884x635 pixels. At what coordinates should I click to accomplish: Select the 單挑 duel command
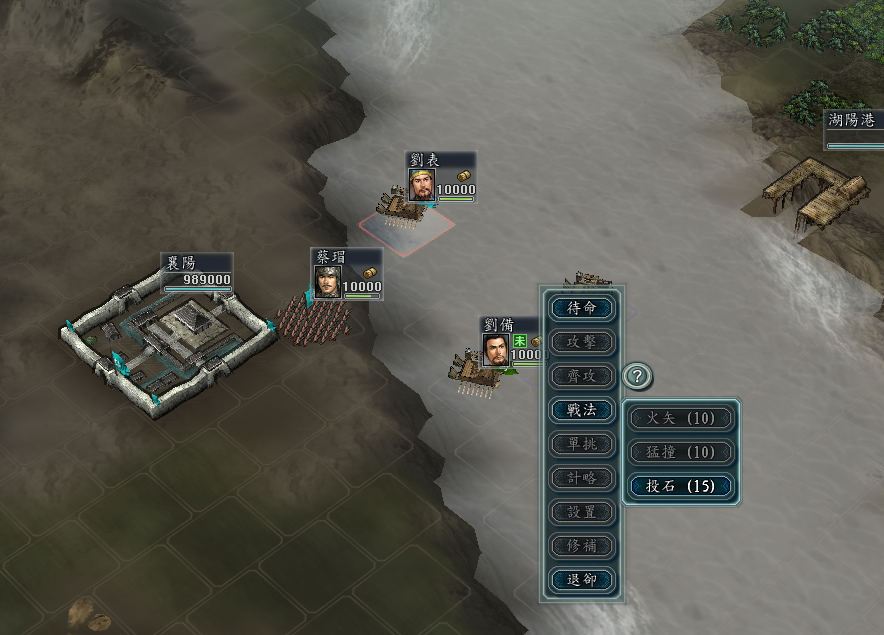(x=582, y=444)
